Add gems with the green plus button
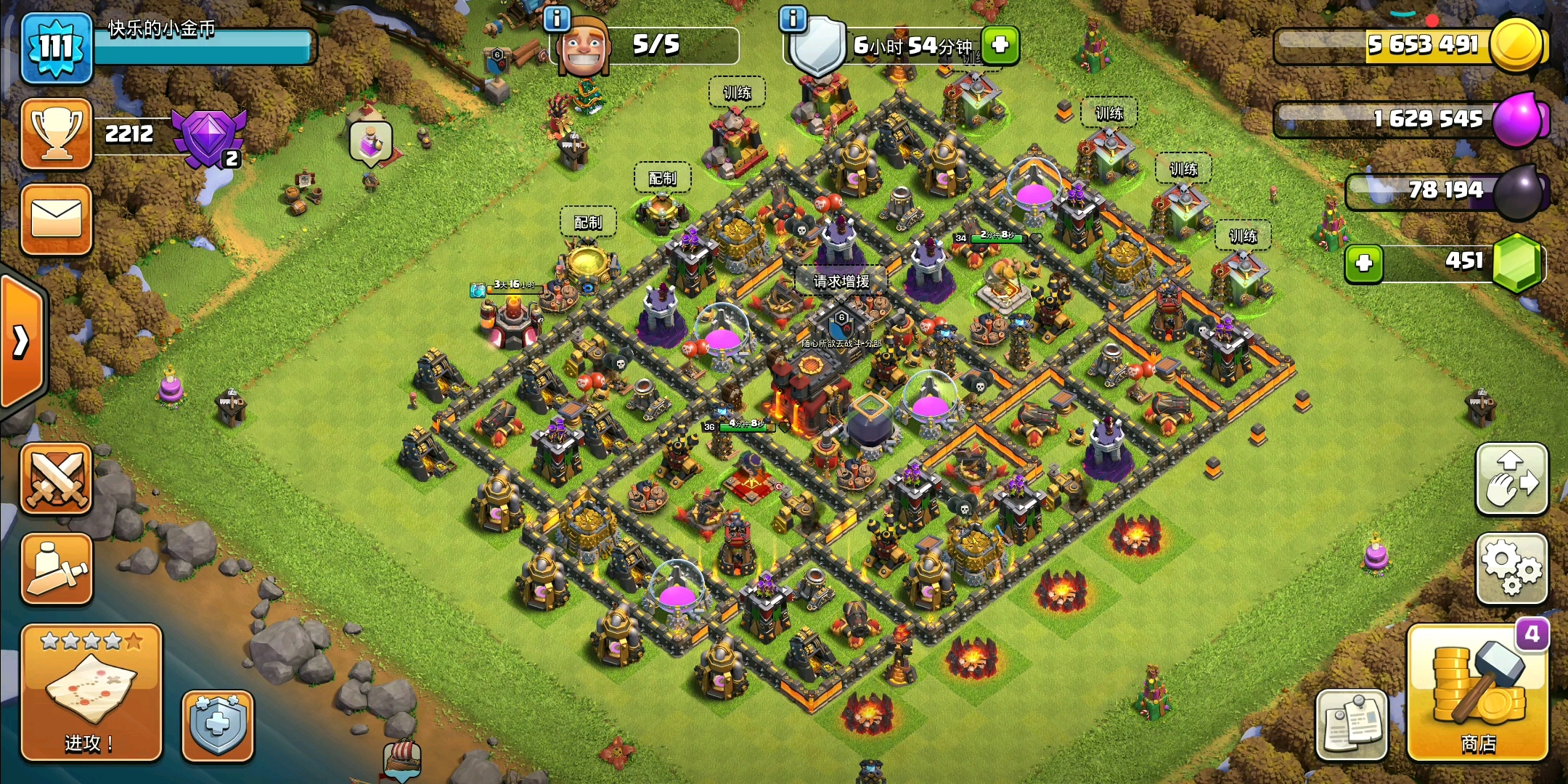The image size is (1568, 784). (x=1364, y=263)
